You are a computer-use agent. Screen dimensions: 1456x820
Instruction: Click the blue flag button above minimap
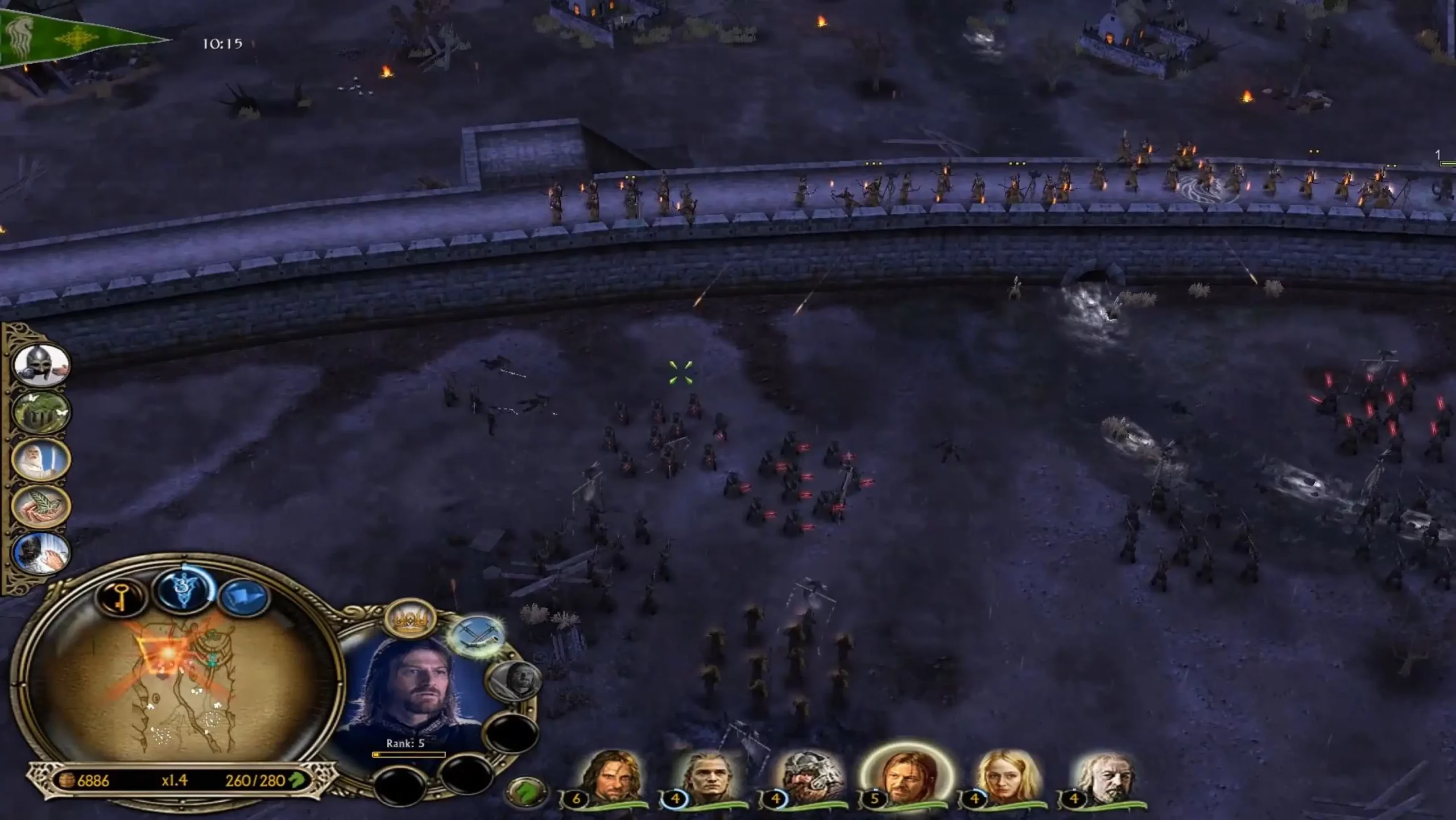245,598
